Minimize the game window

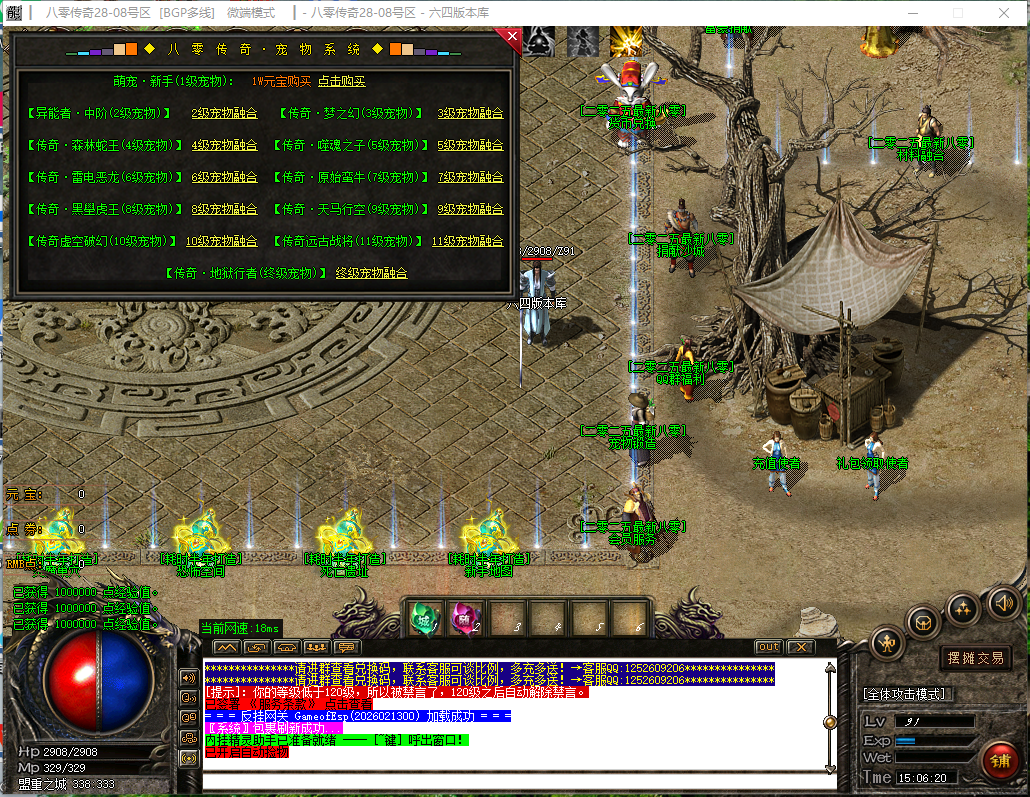911,13
